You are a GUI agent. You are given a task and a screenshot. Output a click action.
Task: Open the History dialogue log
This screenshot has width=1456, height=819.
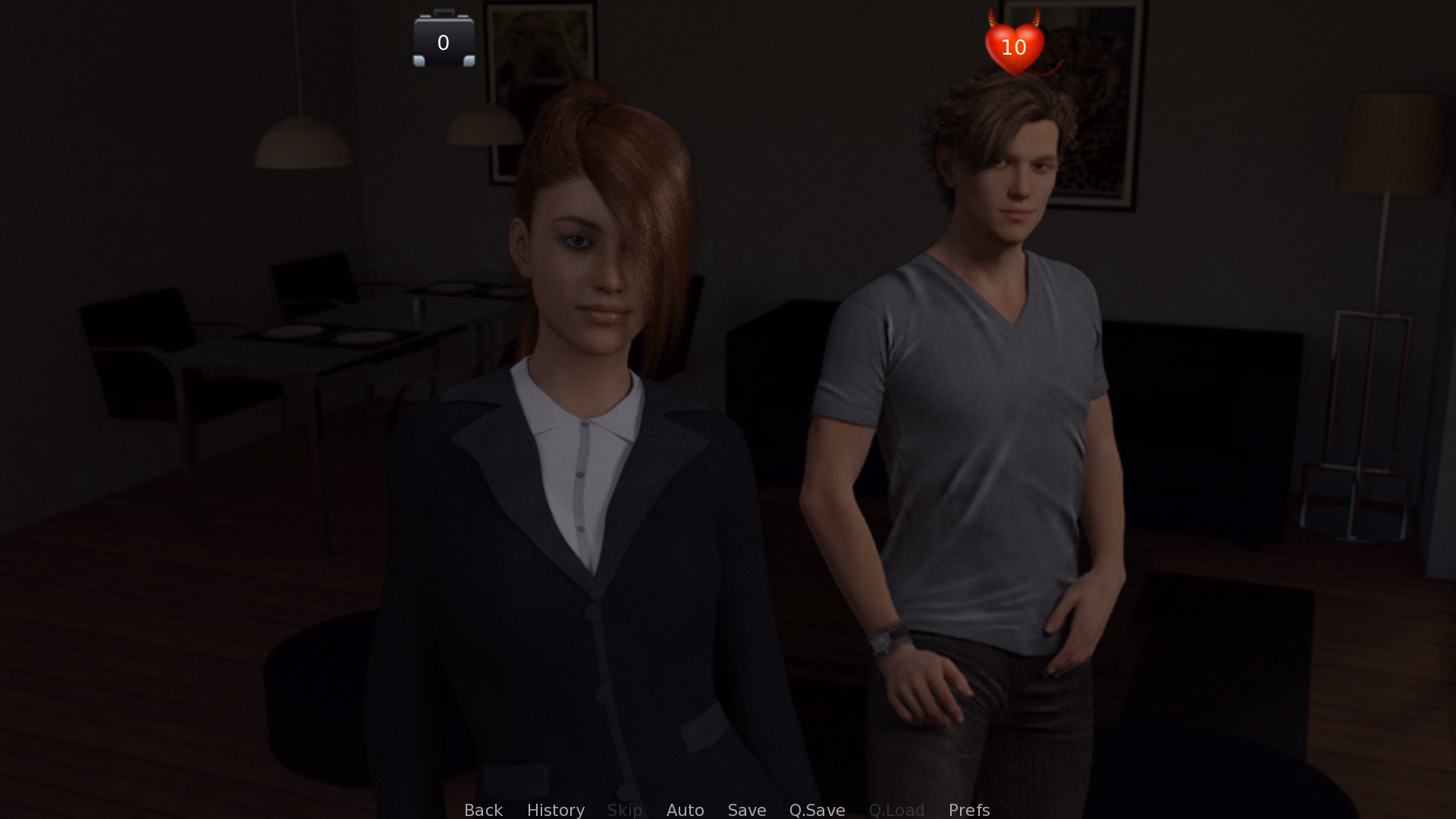tap(555, 810)
